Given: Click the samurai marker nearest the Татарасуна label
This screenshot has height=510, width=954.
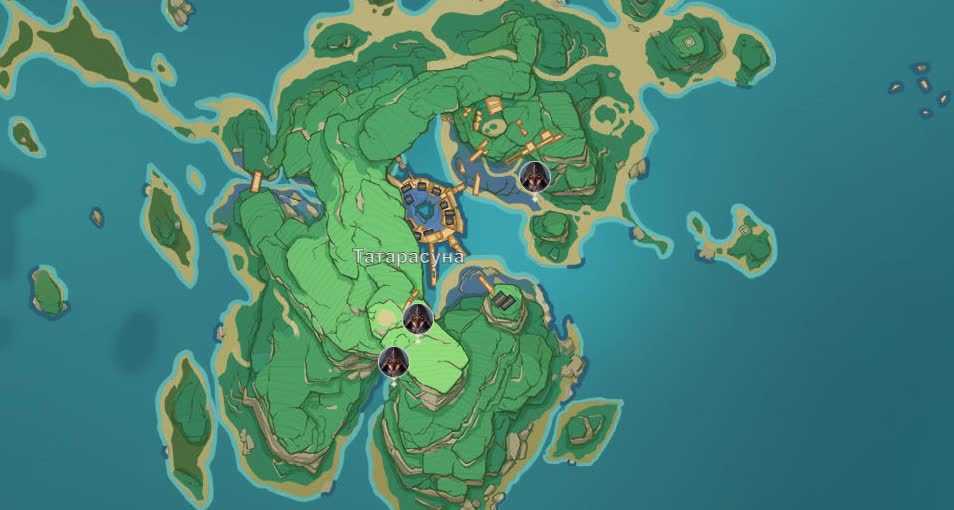Looking at the screenshot, I should coord(417,318).
